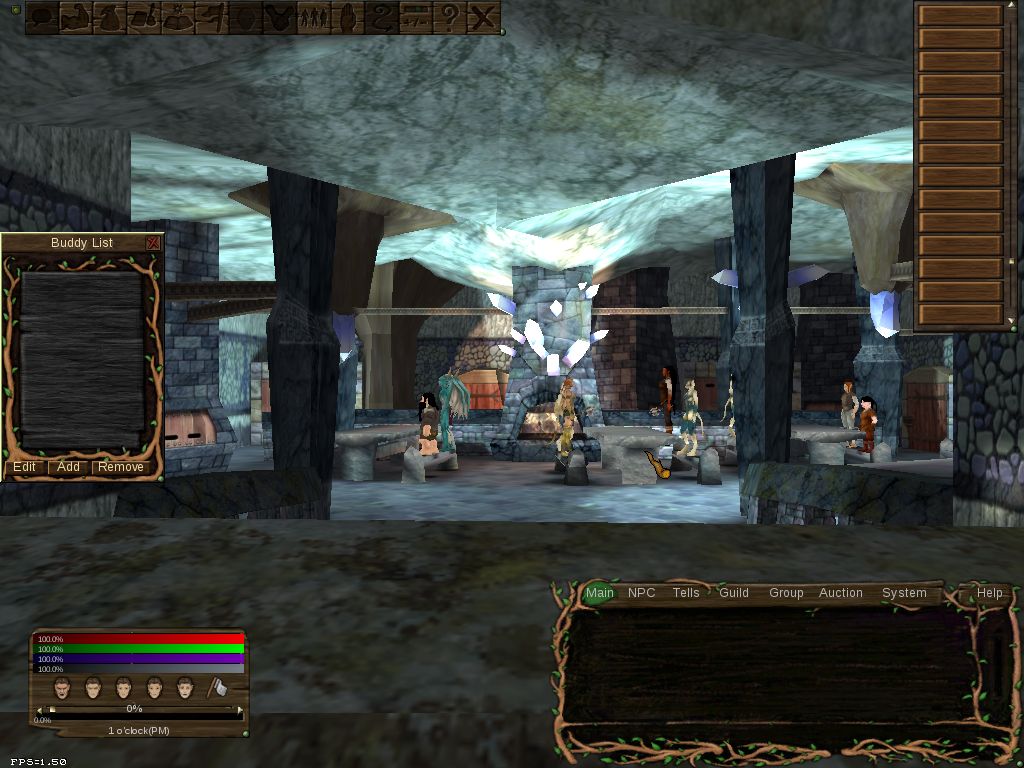Switch to the NPC chat tab
This screenshot has height=768, width=1024.
coord(642,593)
